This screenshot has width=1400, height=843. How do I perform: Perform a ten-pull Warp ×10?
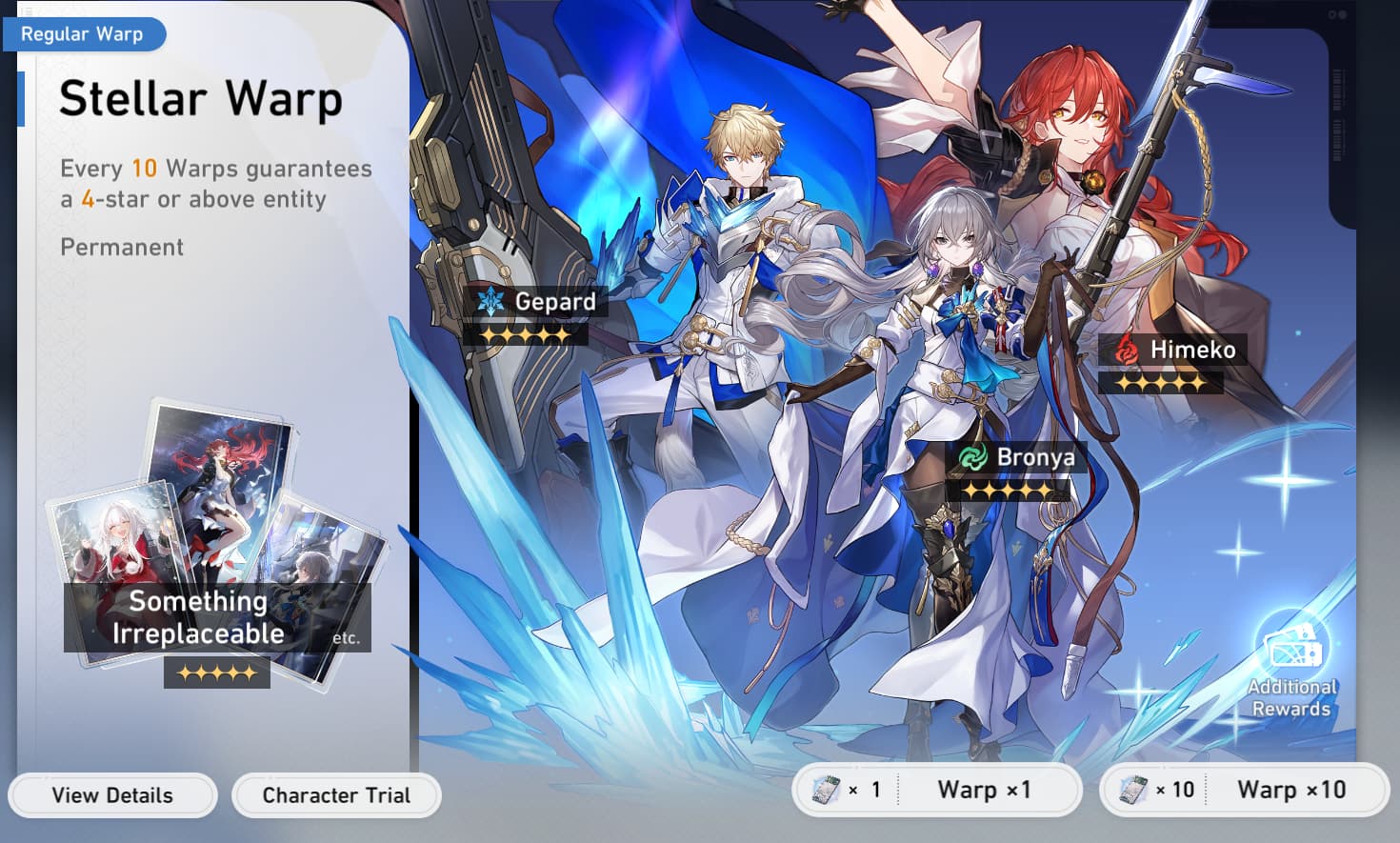(x=1245, y=790)
